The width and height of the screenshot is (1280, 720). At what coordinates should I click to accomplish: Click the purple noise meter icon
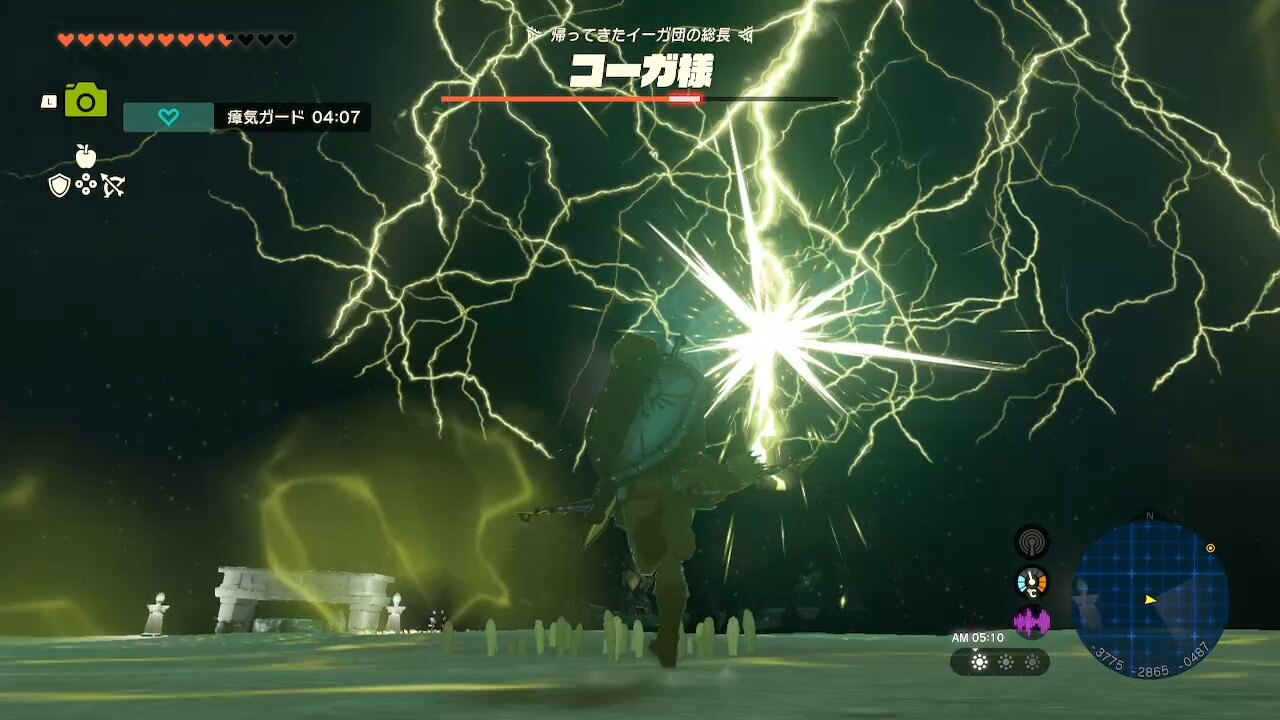(x=1031, y=622)
